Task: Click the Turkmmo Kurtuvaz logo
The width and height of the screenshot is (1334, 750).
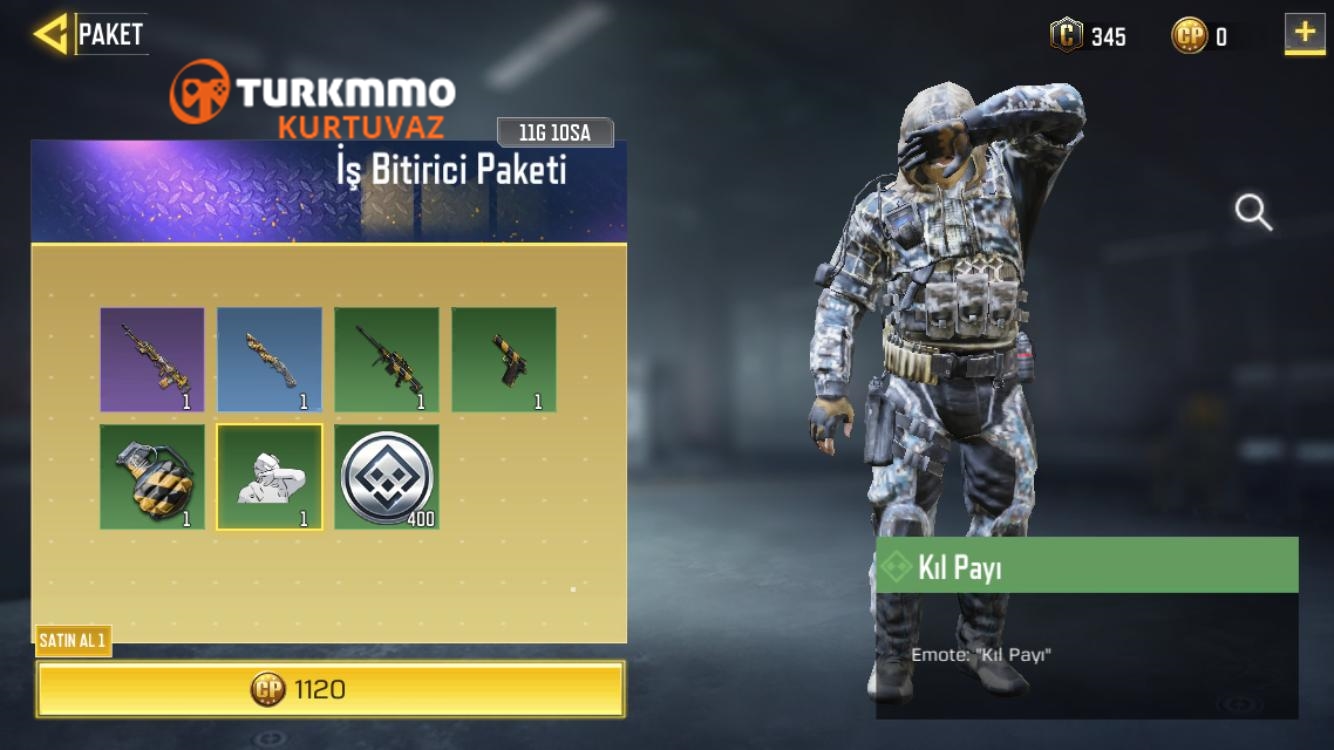Action: point(310,100)
